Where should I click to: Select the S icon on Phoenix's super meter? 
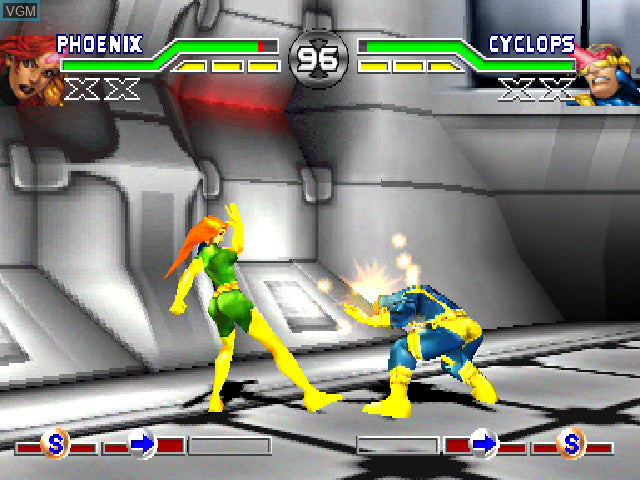click(x=55, y=442)
